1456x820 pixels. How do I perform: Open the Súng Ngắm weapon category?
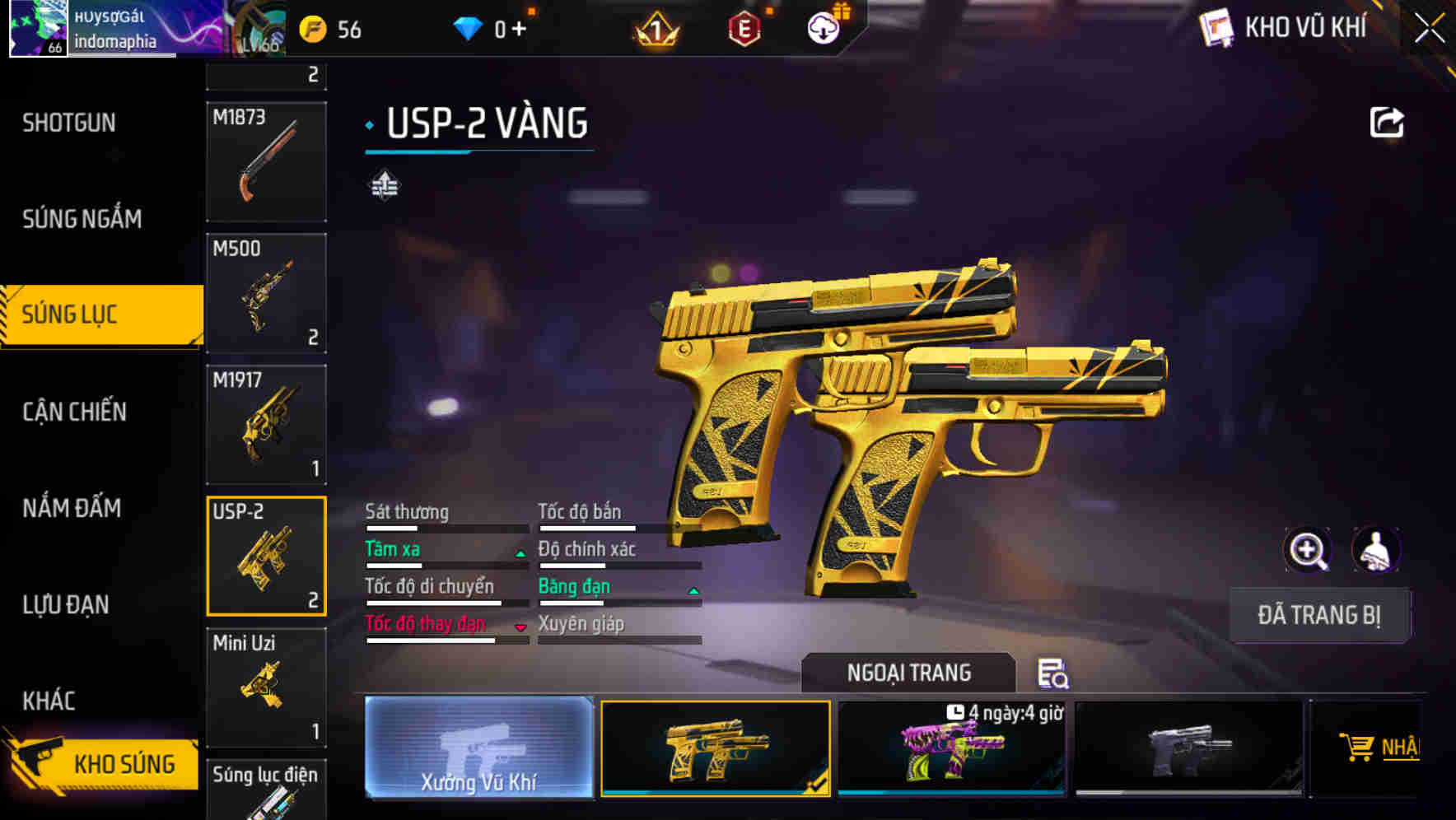[82, 219]
